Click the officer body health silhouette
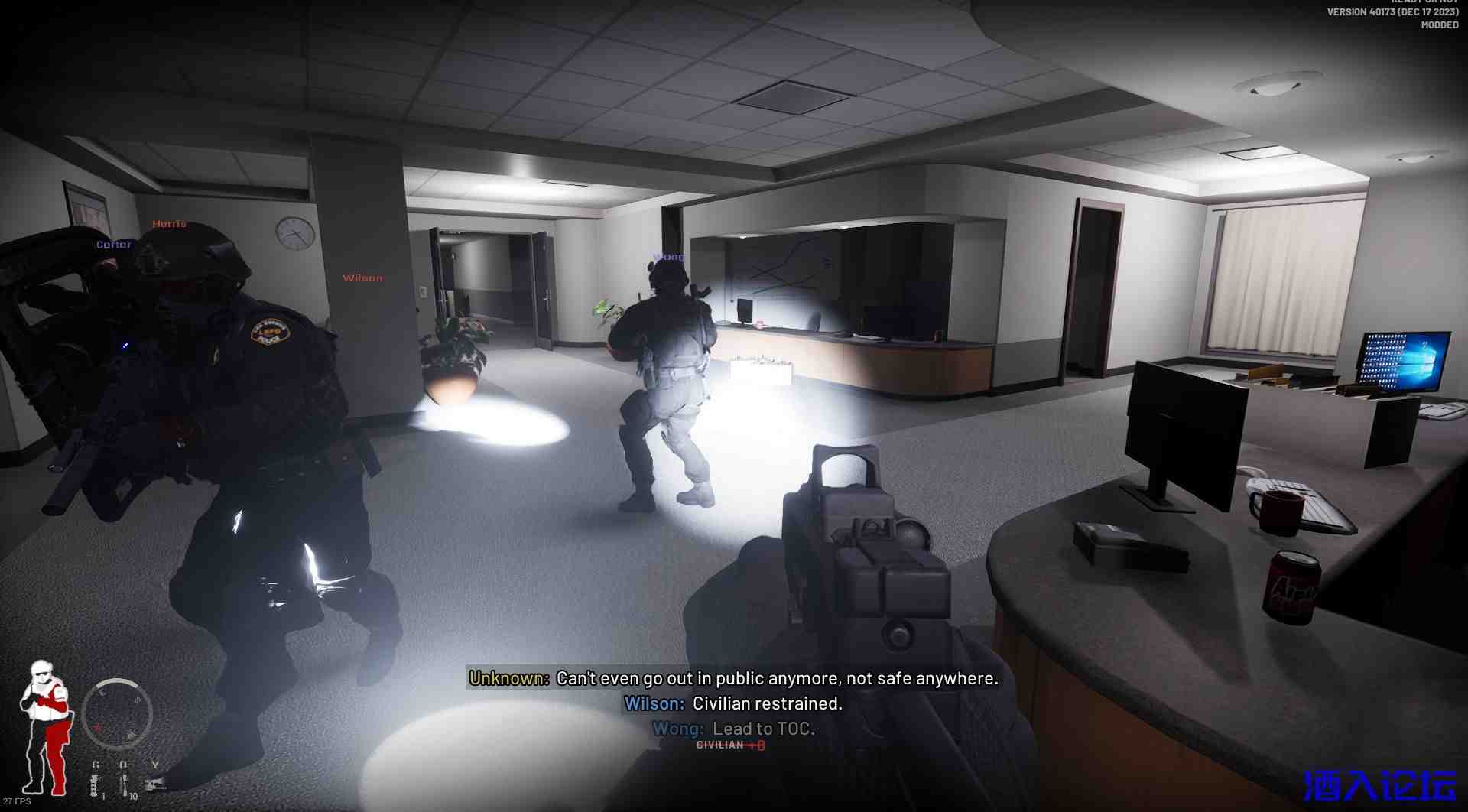Image resolution: width=1468 pixels, height=812 pixels. coord(45,727)
